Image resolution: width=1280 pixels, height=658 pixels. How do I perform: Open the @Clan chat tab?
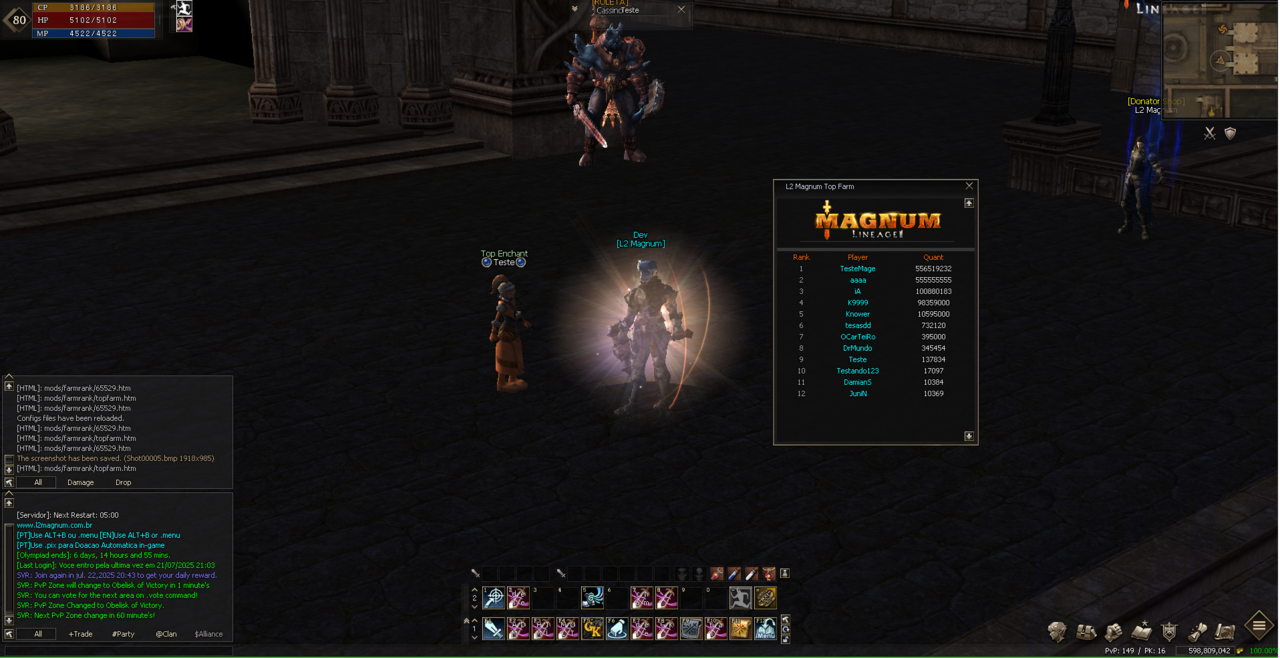click(166, 634)
